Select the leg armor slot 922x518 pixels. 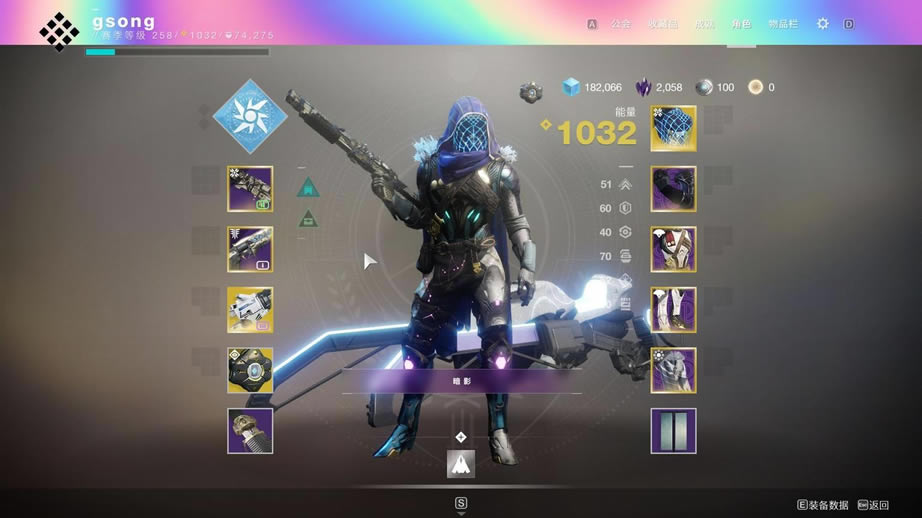pyautogui.click(x=673, y=310)
